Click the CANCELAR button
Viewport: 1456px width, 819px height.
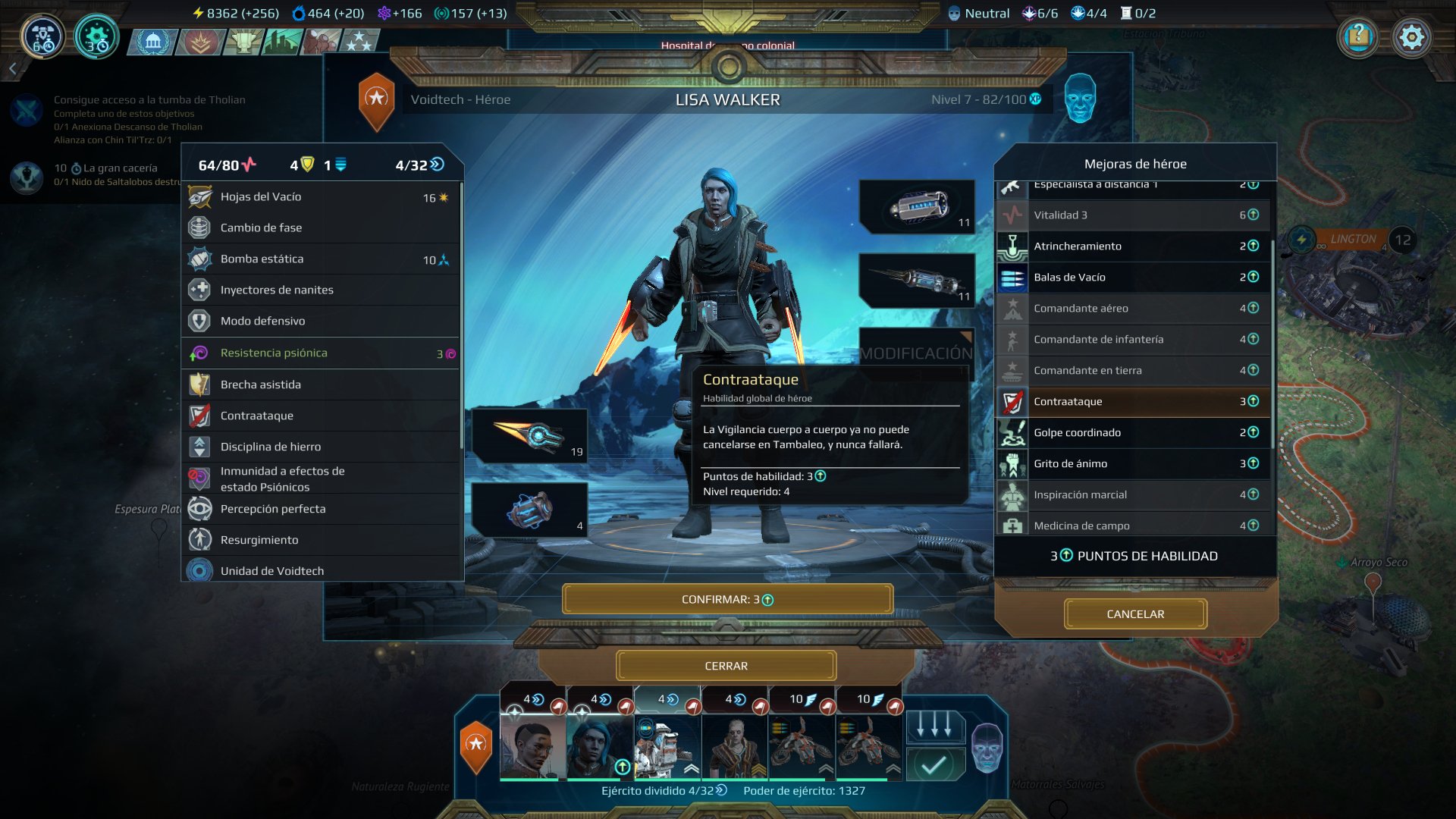click(x=1134, y=613)
